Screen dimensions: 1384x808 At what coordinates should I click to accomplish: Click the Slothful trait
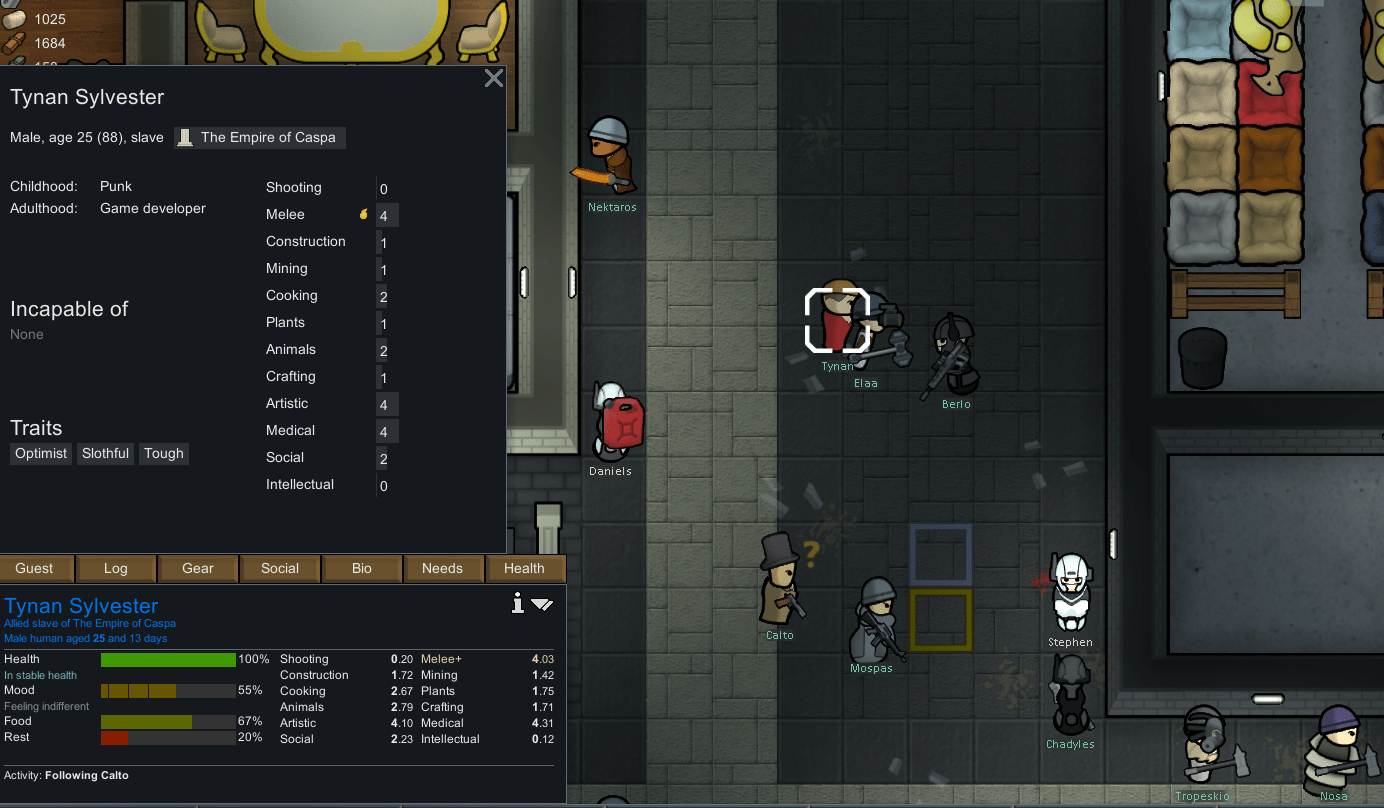[105, 453]
